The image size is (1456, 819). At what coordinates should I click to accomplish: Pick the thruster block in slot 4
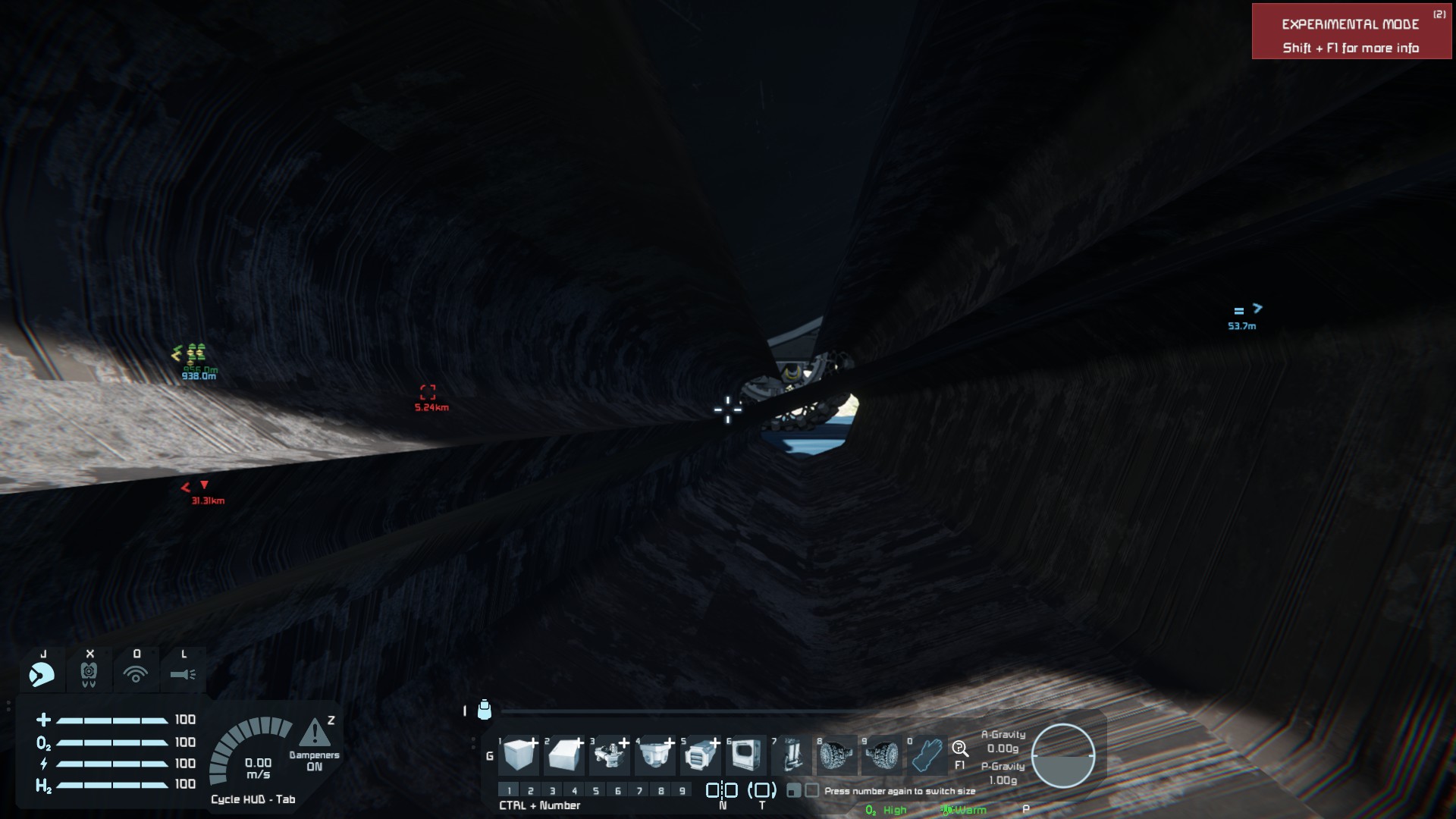(655, 755)
